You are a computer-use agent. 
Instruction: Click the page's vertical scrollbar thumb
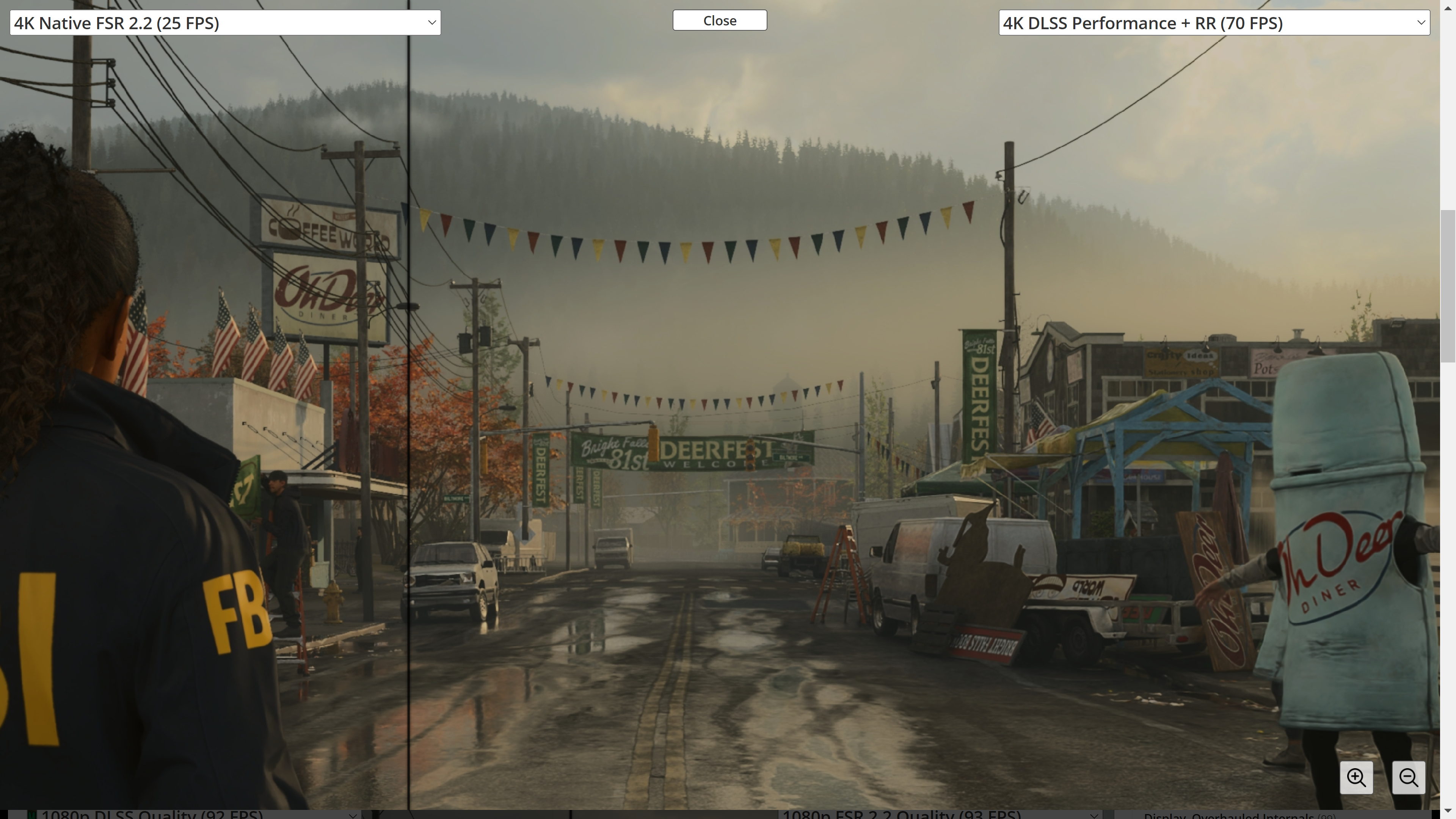tap(1448, 286)
